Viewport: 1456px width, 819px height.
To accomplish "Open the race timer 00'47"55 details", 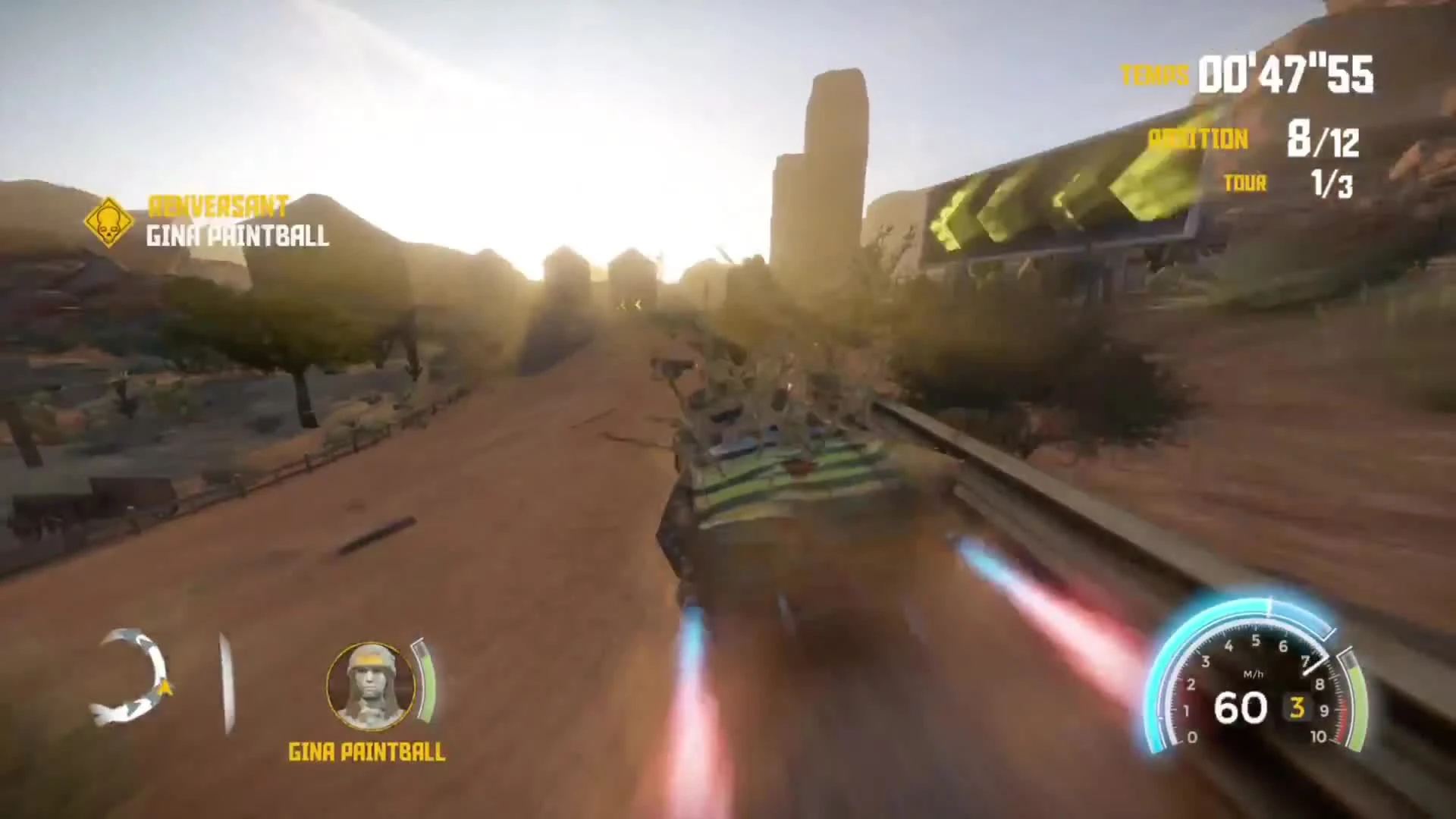I will (x=1285, y=74).
